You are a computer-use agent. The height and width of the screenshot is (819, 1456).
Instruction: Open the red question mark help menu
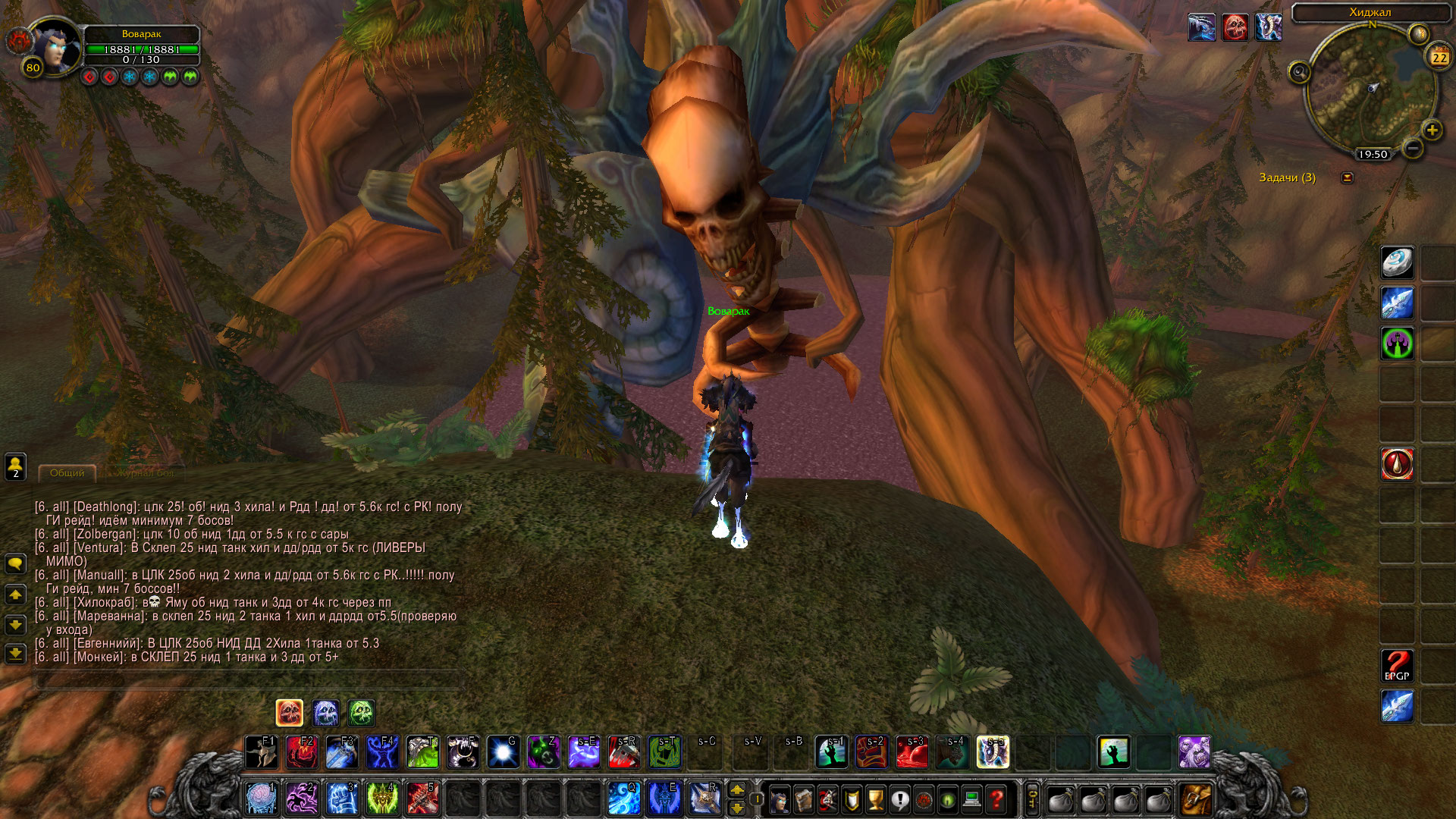(996, 799)
